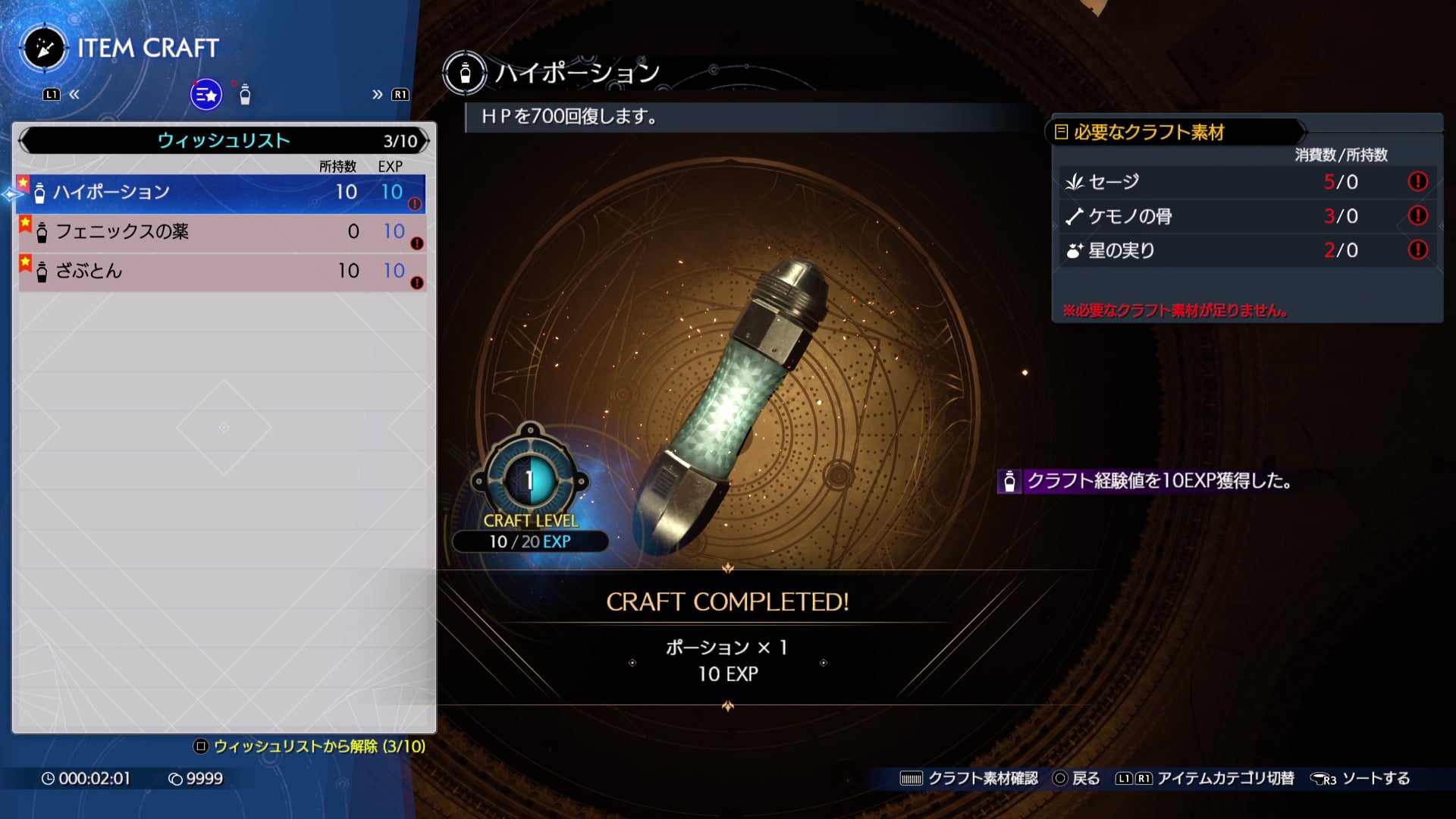Click the Craft Level 1 emblem
The image size is (1456, 819).
pos(530,479)
